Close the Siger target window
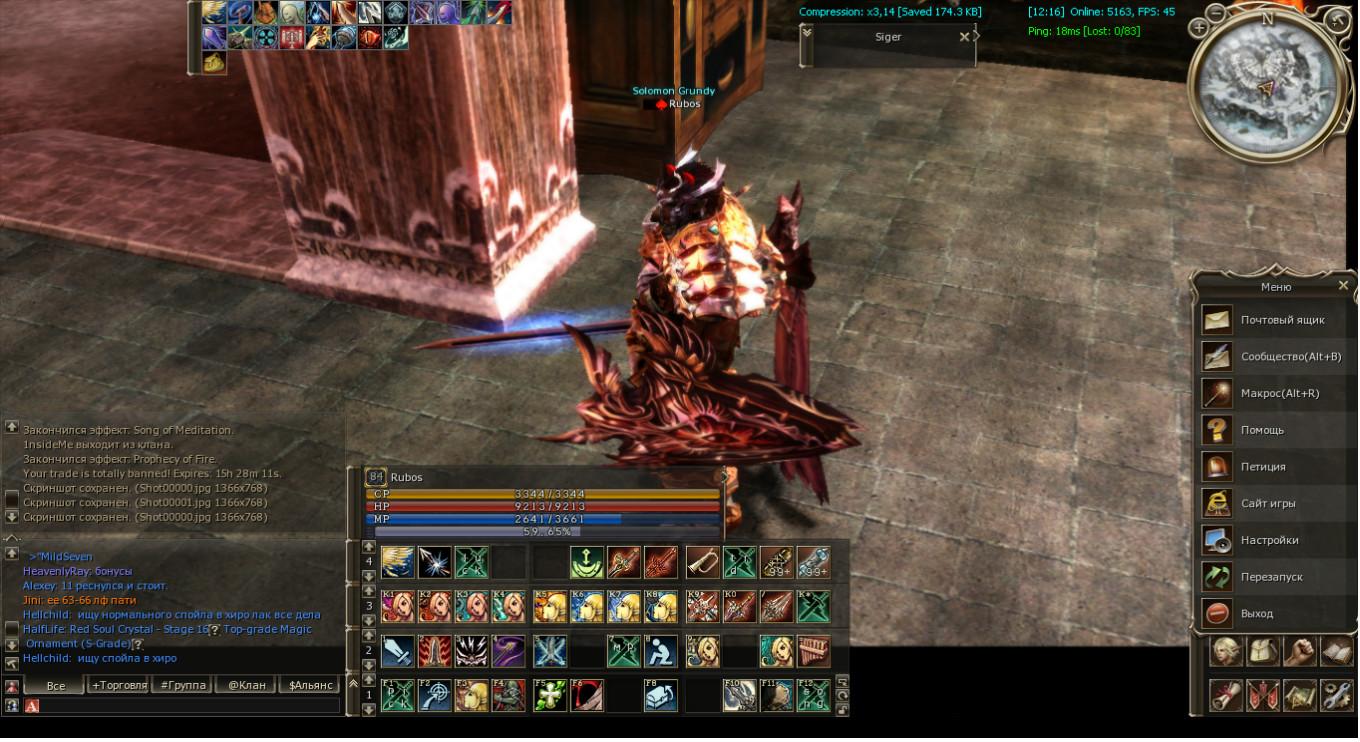1360x742 pixels. pyautogui.click(x=964, y=37)
